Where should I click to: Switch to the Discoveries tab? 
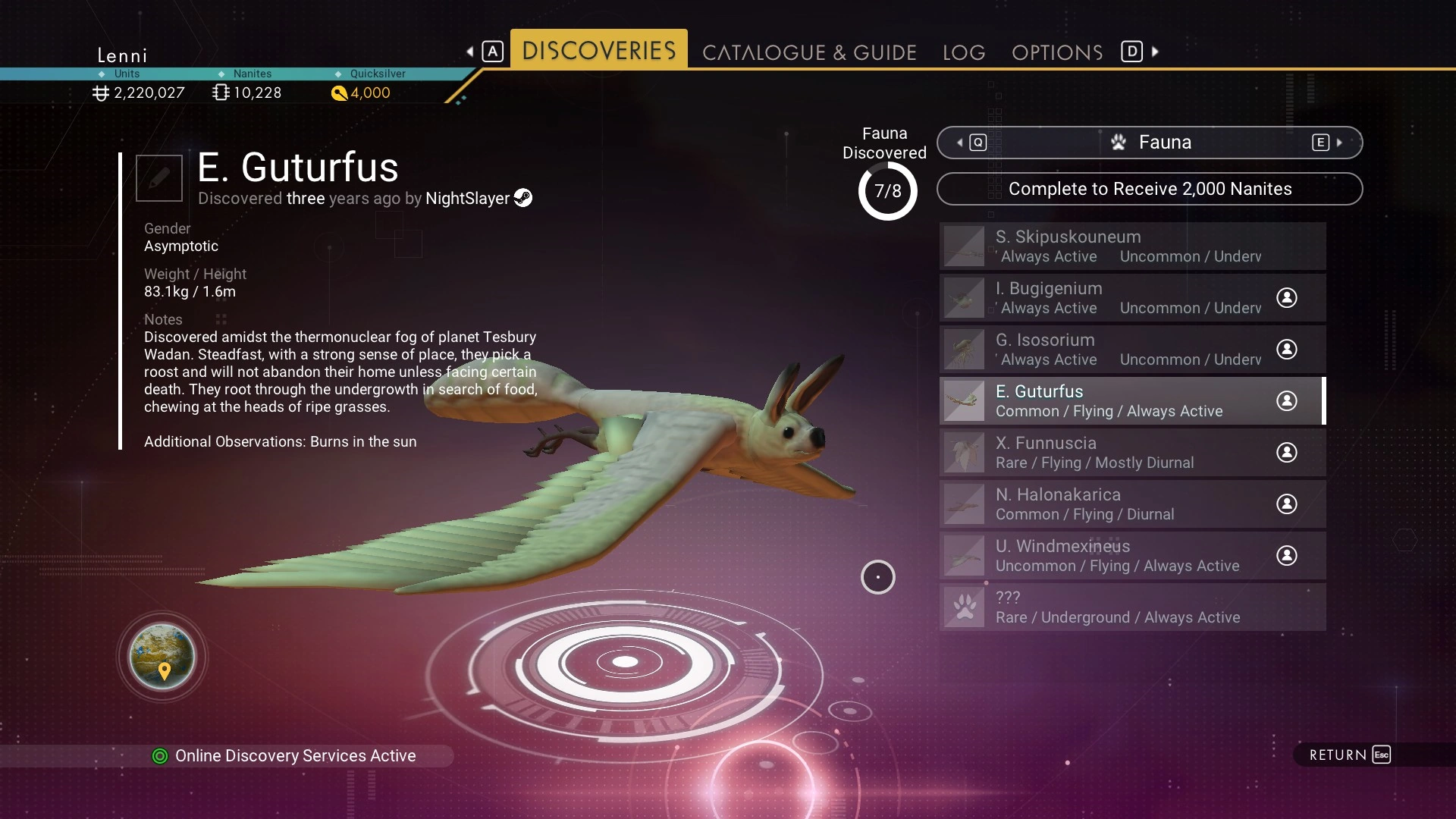tap(598, 50)
